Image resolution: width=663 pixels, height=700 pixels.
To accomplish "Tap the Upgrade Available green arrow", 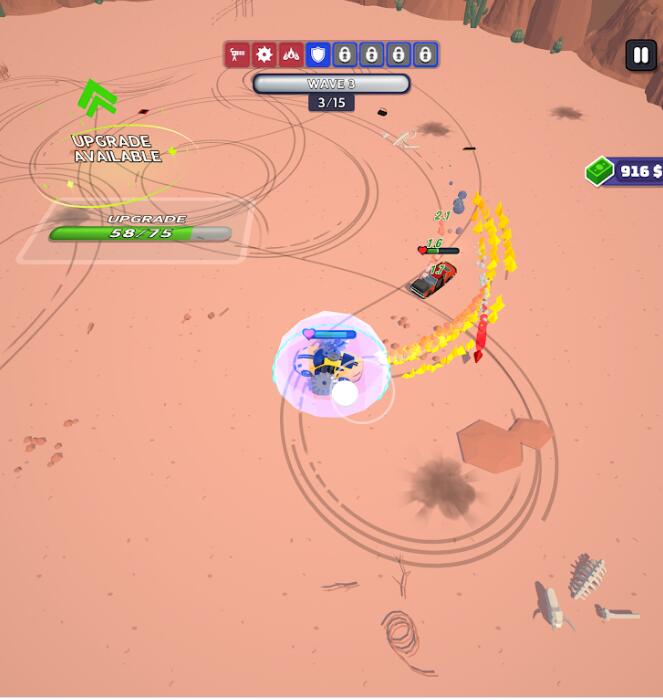I will pos(97,98).
